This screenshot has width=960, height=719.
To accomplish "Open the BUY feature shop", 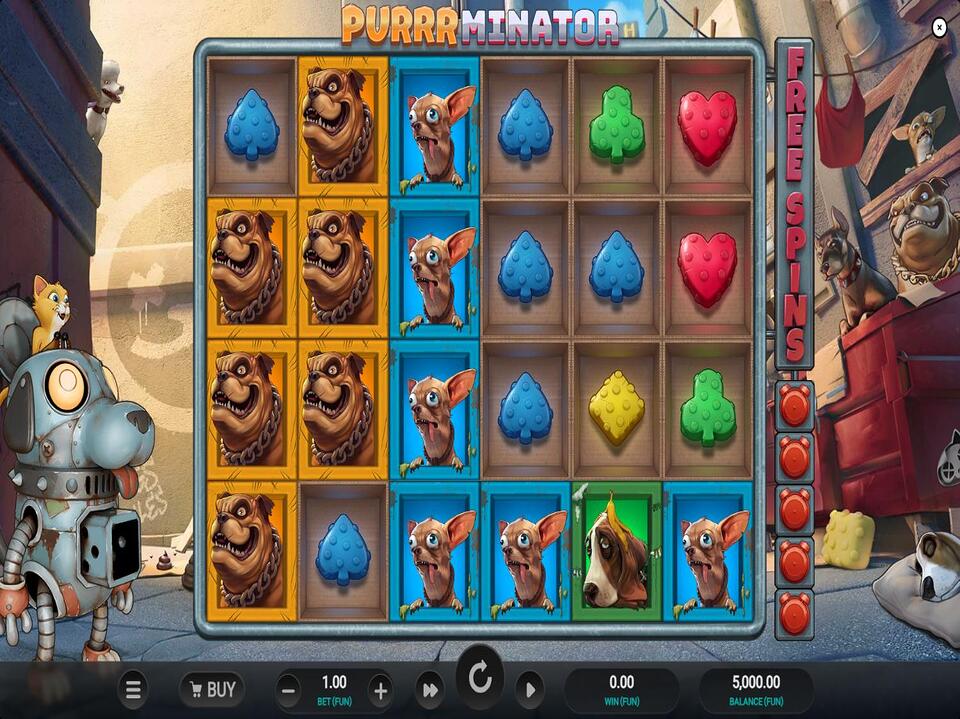I will 212,689.
